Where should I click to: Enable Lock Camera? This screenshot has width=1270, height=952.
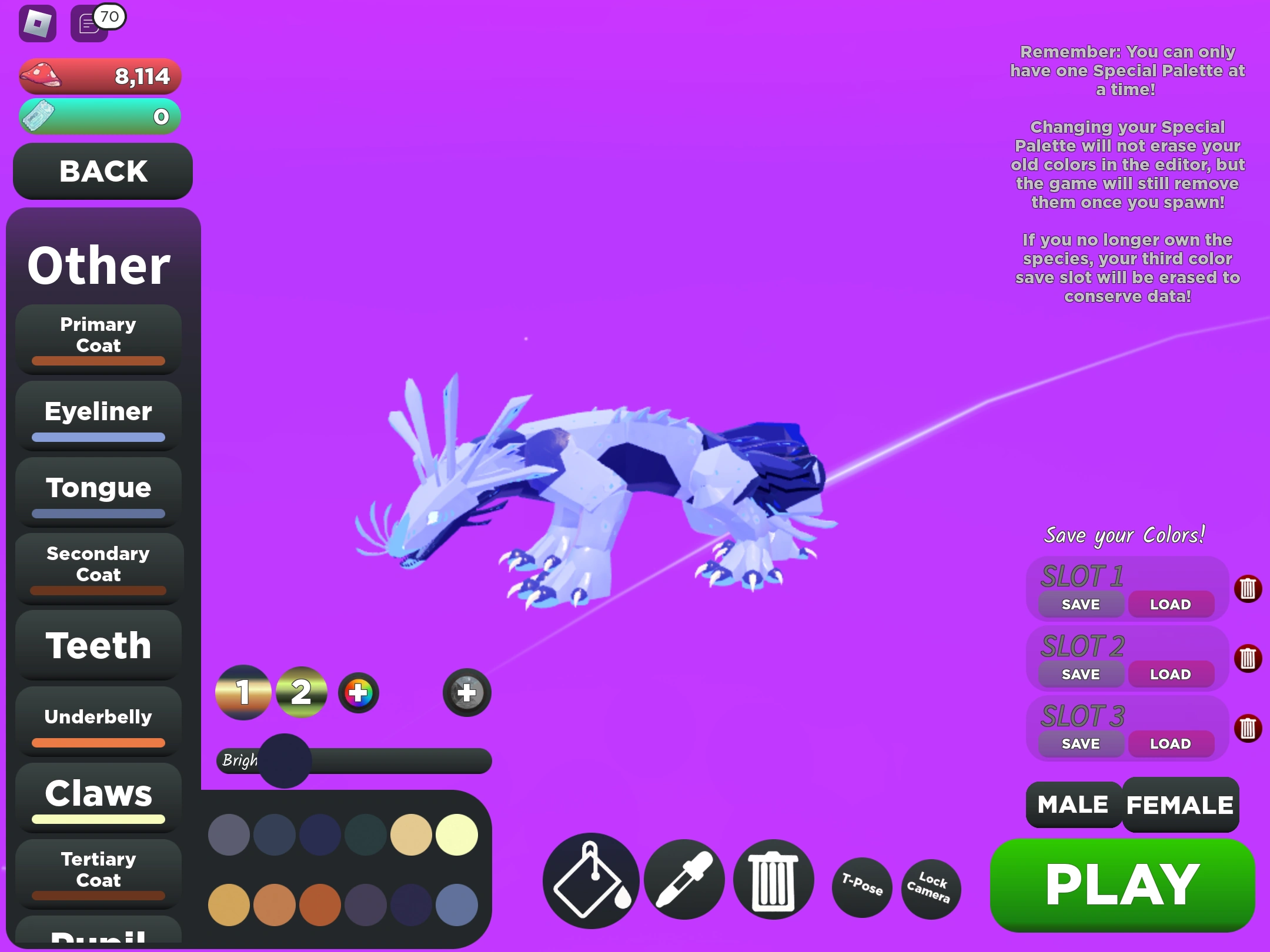(x=931, y=889)
